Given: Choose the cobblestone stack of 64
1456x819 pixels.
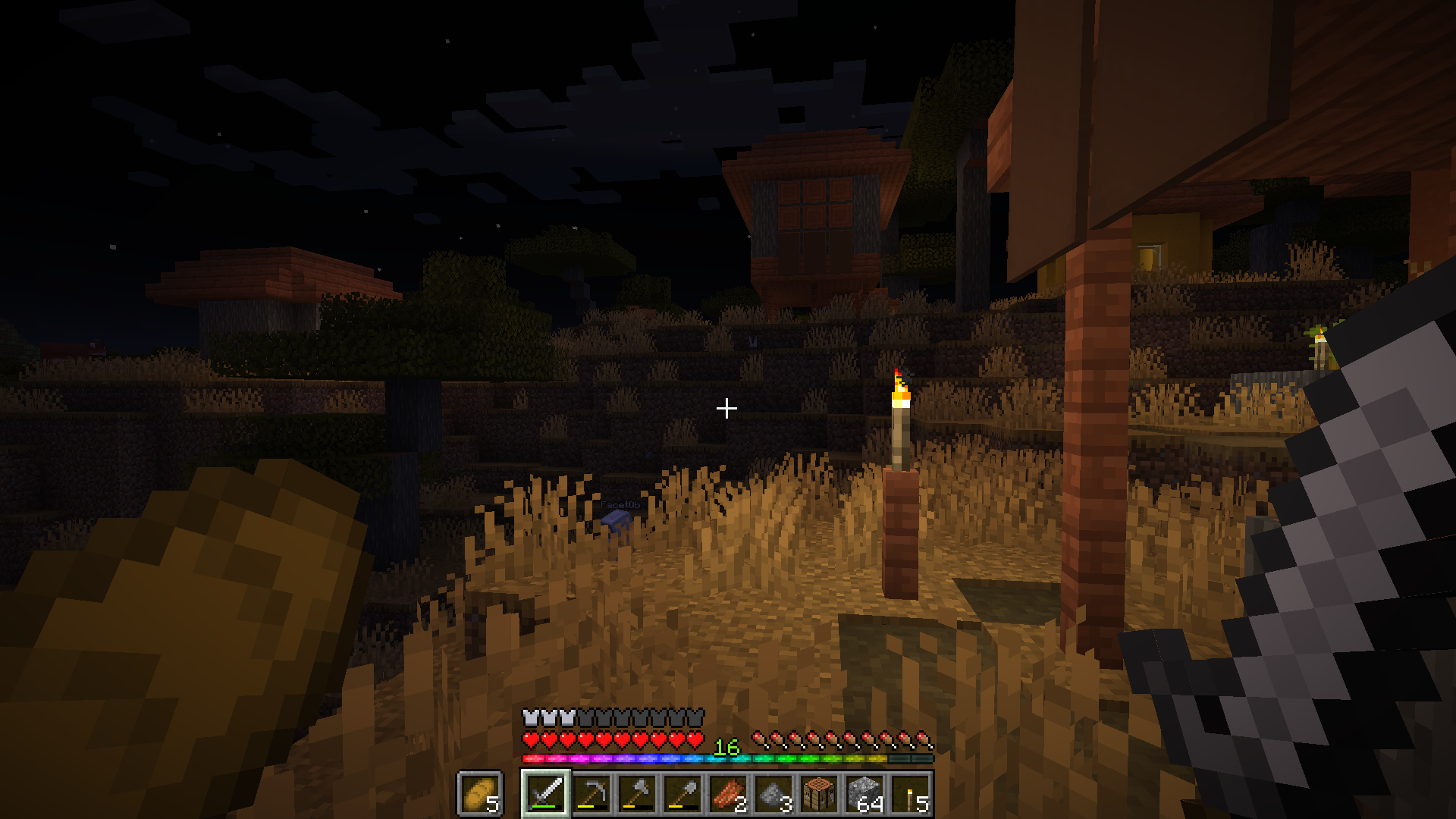Looking at the screenshot, I should pyautogui.click(x=864, y=794).
